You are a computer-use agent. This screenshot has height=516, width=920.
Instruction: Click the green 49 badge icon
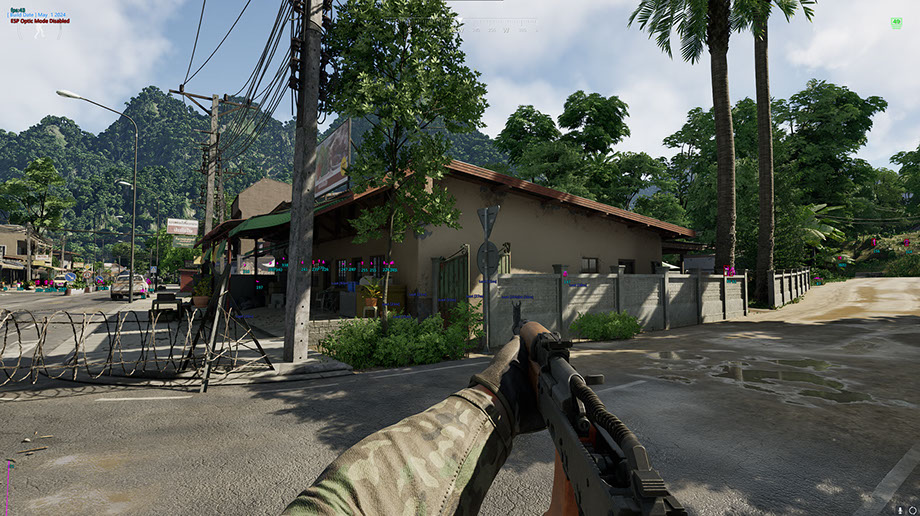coord(895,22)
